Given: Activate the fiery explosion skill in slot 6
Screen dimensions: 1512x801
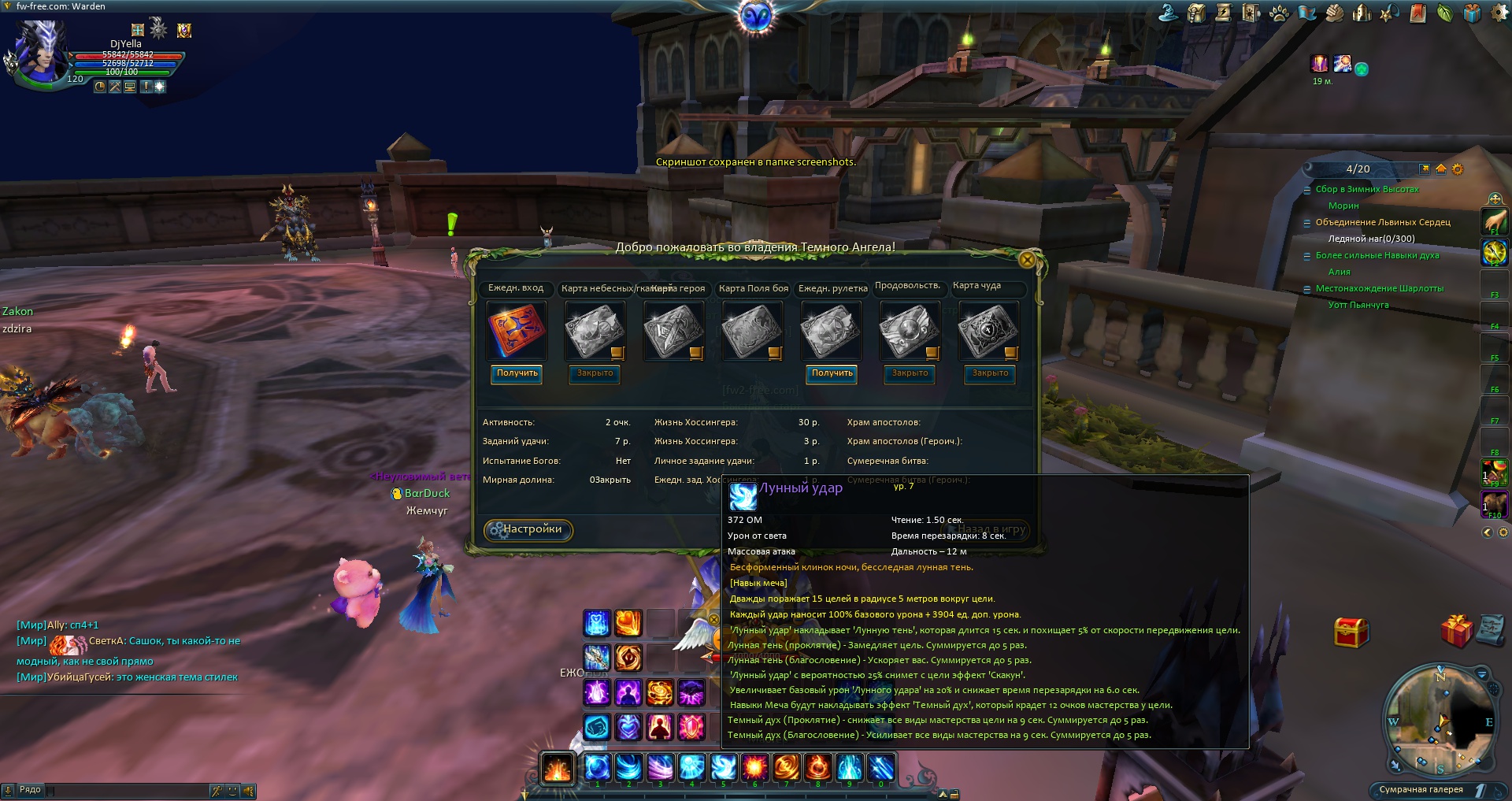Looking at the screenshot, I should point(754,766).
